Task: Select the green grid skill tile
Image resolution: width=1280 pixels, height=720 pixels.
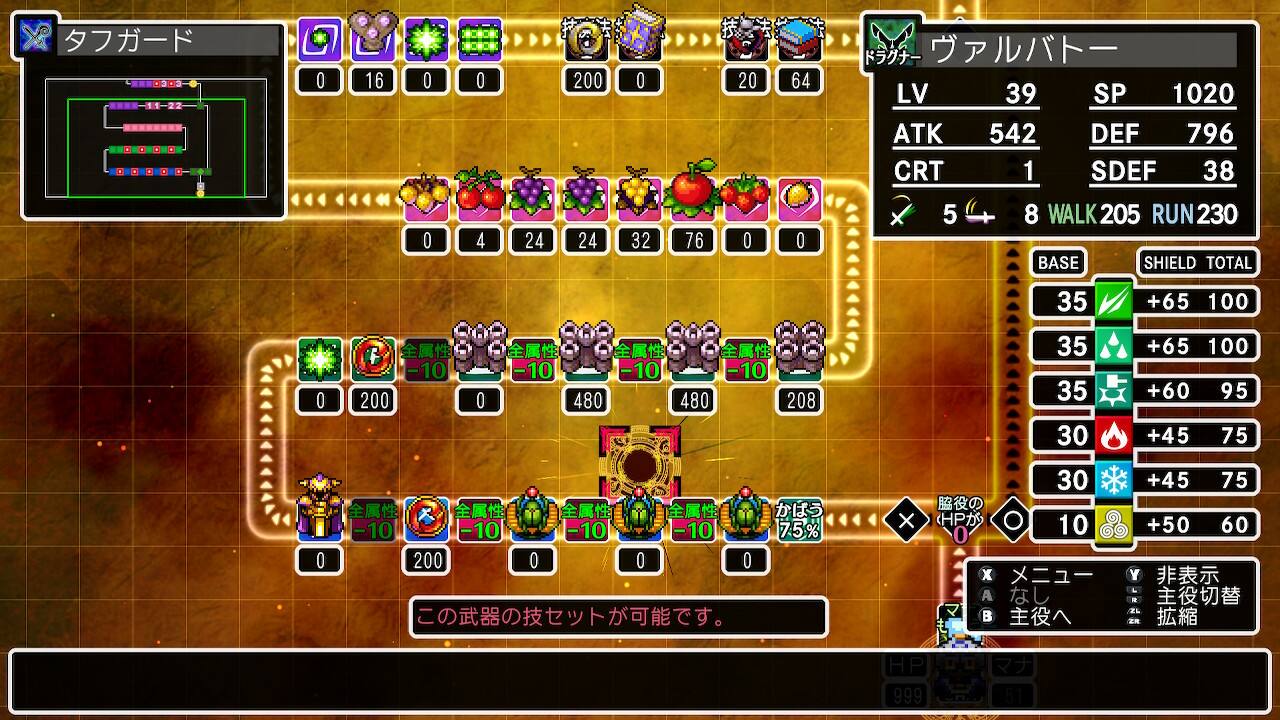Action: [x=480, y=41]
